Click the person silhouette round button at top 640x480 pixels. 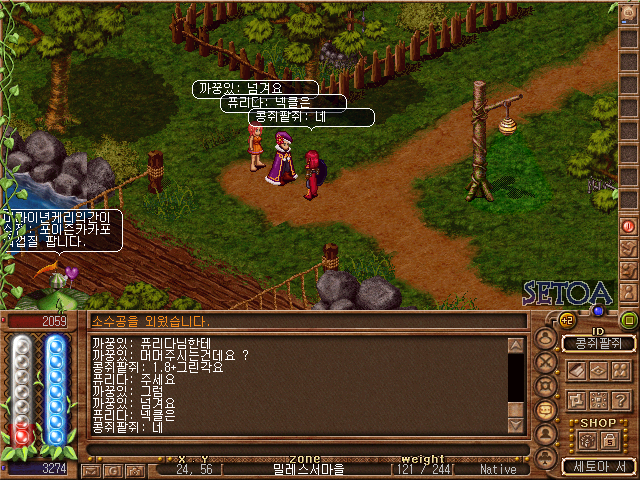(546, 336)
